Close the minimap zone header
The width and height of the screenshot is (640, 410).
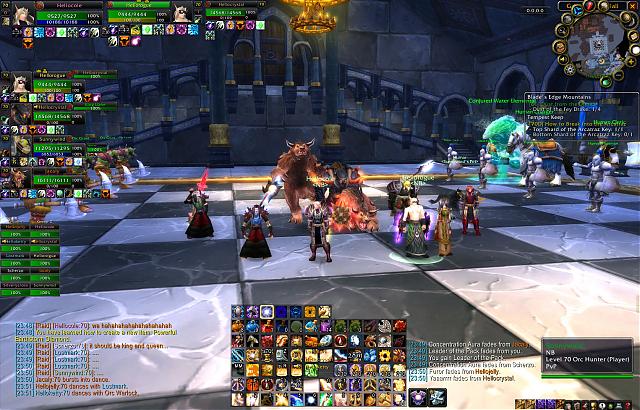(x=632, y=5)
